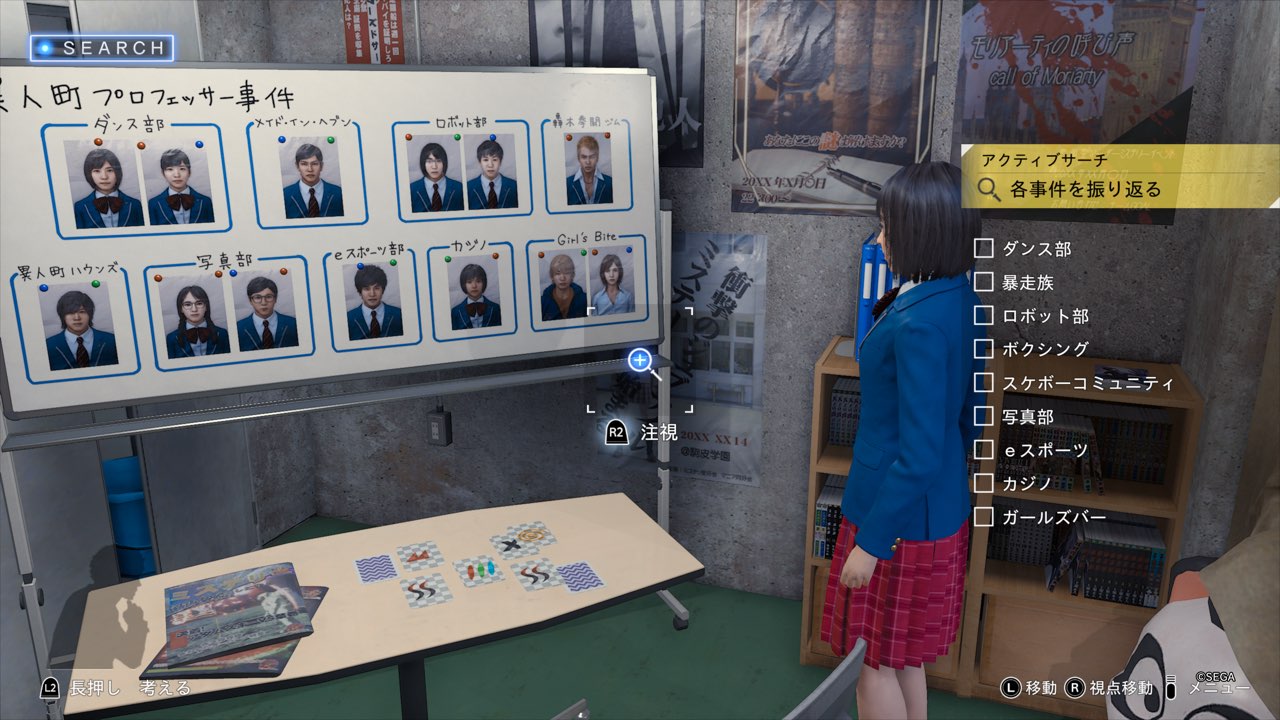Check the ダンス部 checklist box
1280x720 pixels.
[x=984, y=249]
